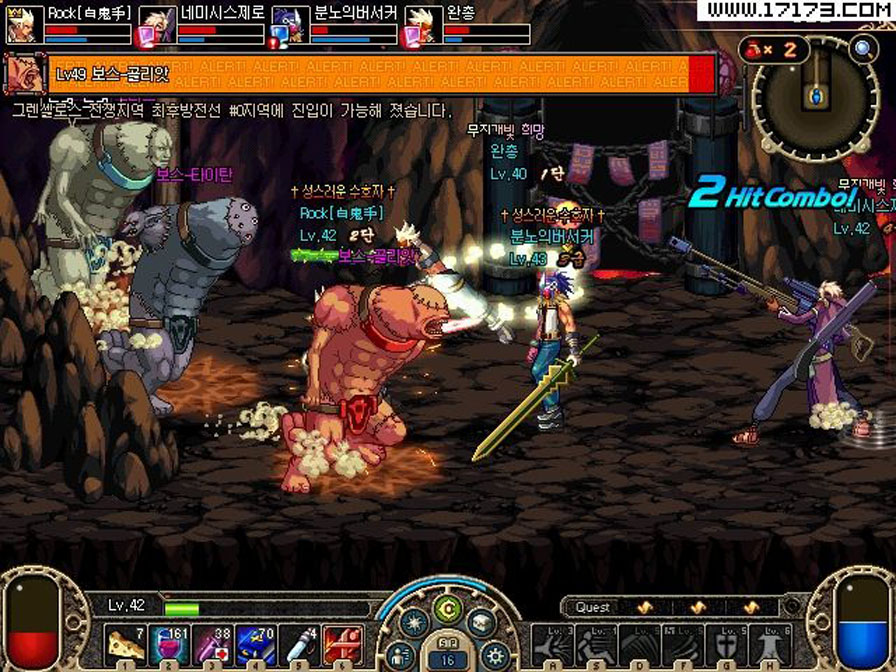Click the dungeon minimap
896x672 pixels.
(x=815, y=98)
